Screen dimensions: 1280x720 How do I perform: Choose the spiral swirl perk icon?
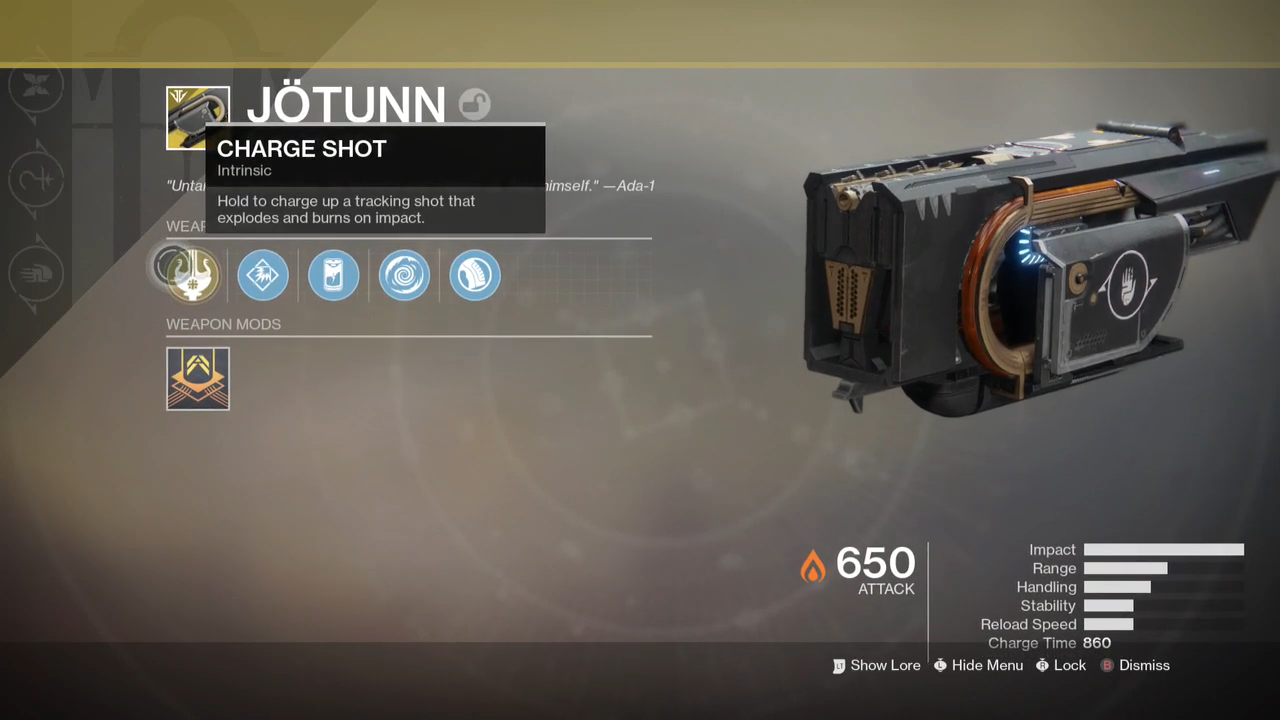click(x=405, y=275)
